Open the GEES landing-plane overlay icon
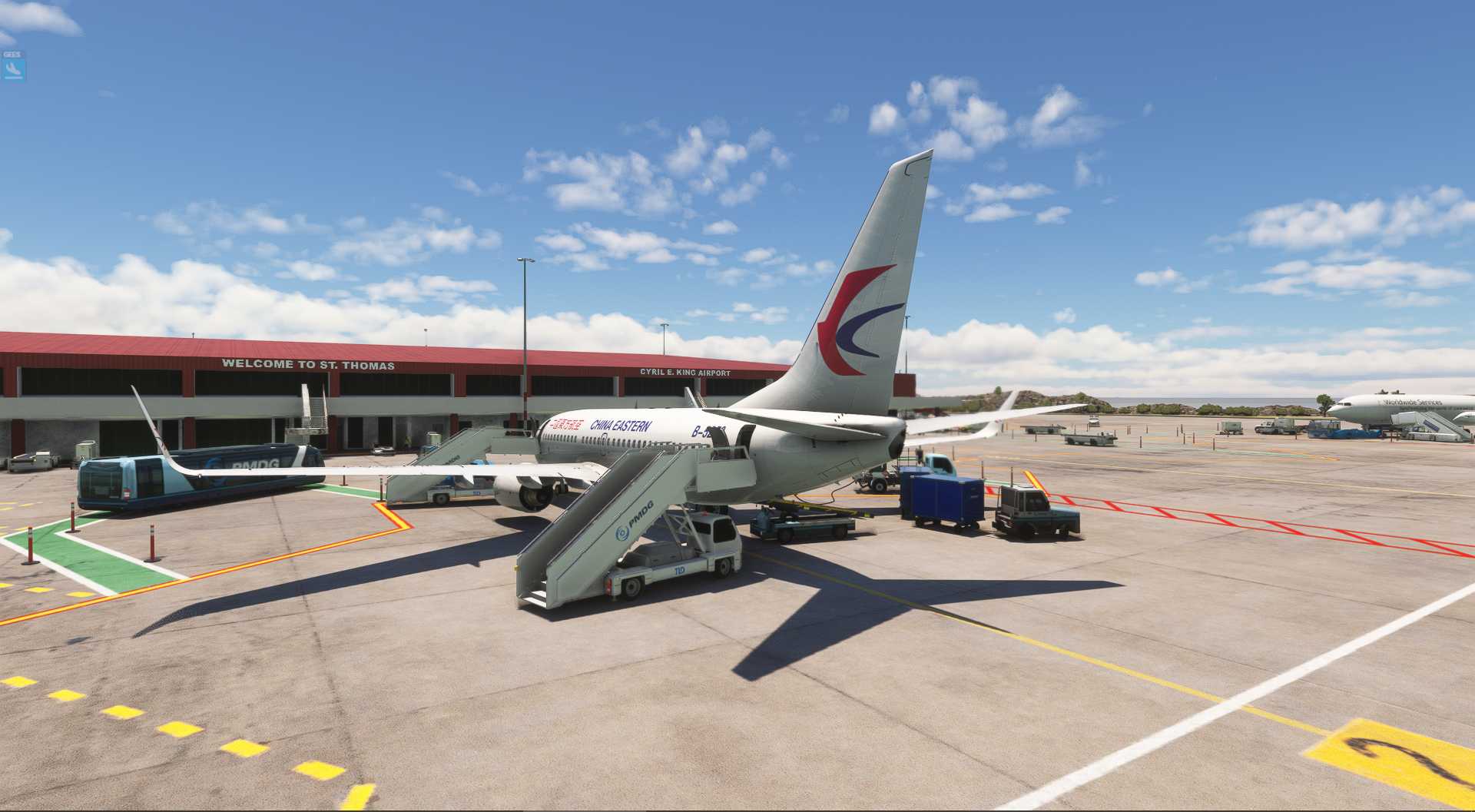This screenshot has height=812, width=1475. tap(13, 69)
